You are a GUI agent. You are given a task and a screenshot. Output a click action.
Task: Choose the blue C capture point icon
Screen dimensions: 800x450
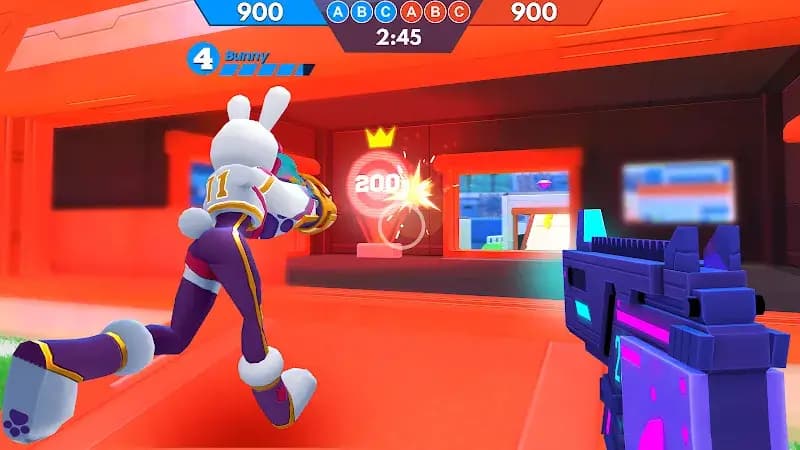(386, 13)
